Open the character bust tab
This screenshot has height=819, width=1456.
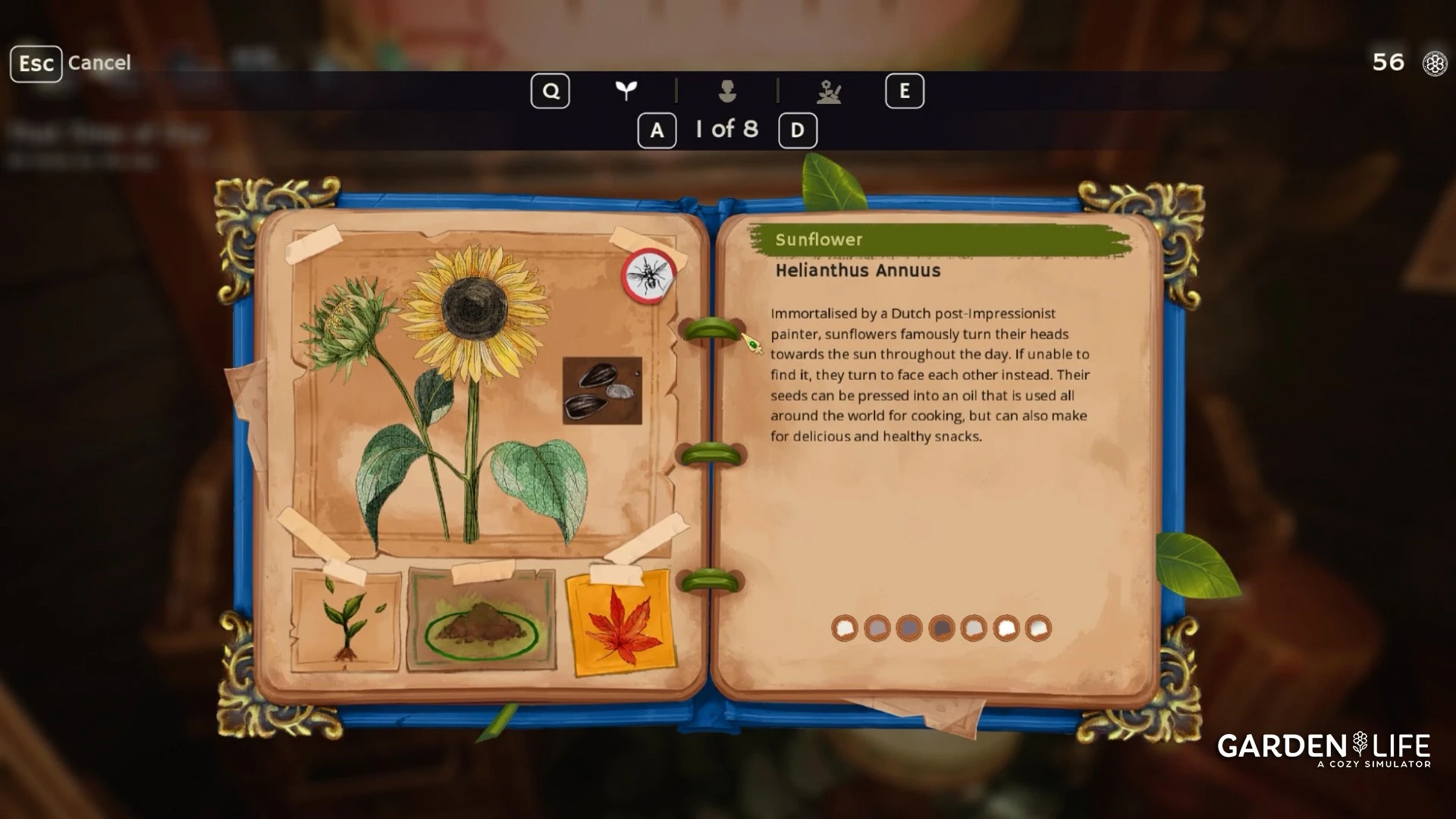(727, 91)
